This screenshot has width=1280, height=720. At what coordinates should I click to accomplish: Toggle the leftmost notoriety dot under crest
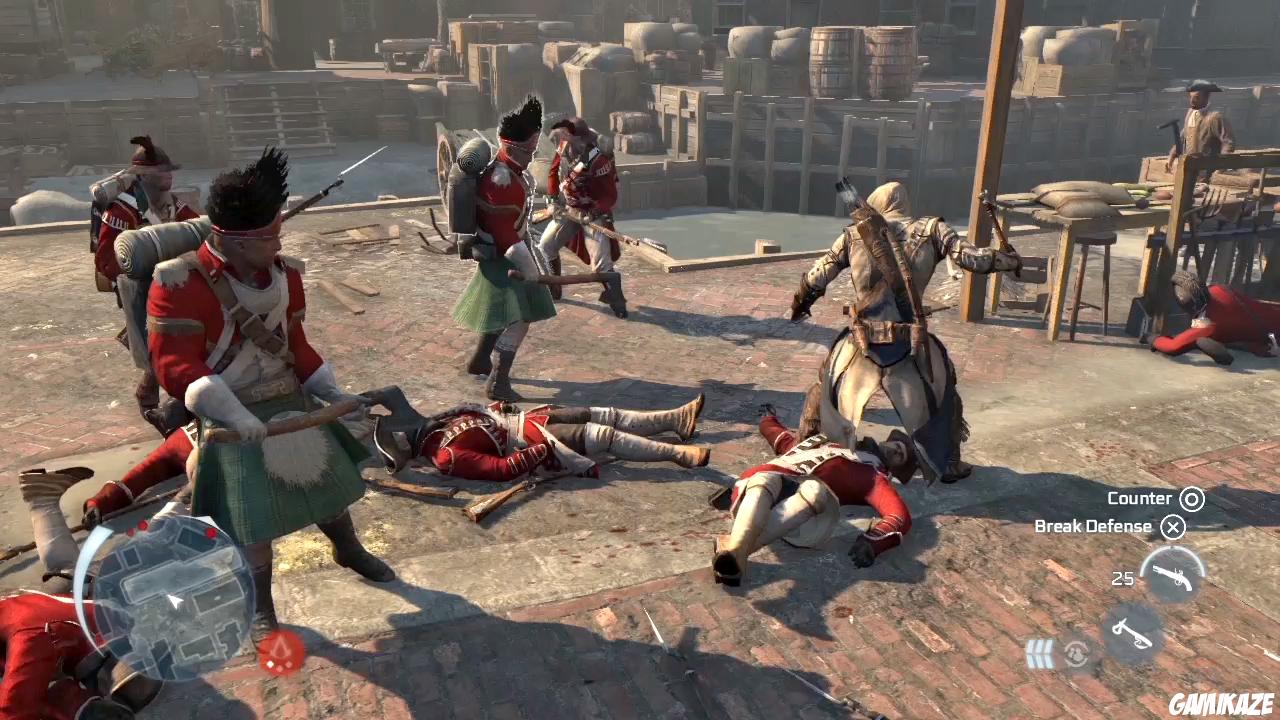click(270, 664)
